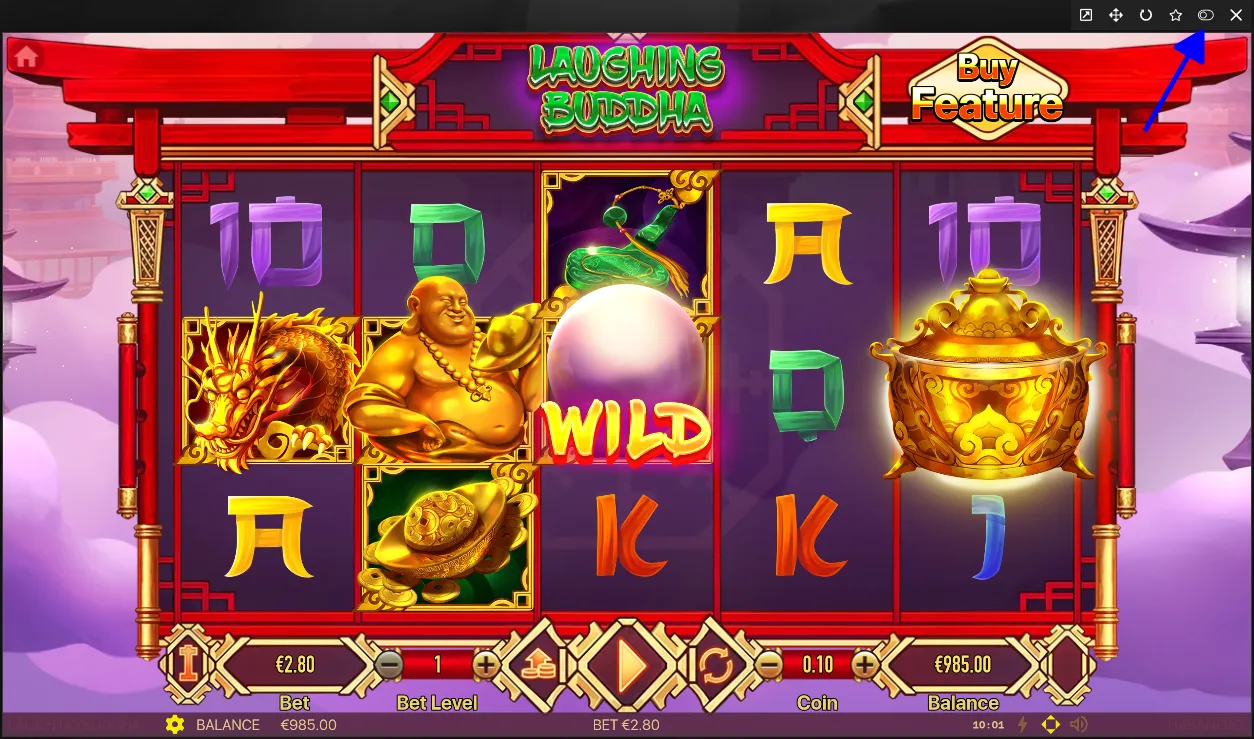This screenshot has width=1254, height=739.
Task: Toggle fullscreen with the bottom-bar arrows icon
Action: [x=1050, y=725]
